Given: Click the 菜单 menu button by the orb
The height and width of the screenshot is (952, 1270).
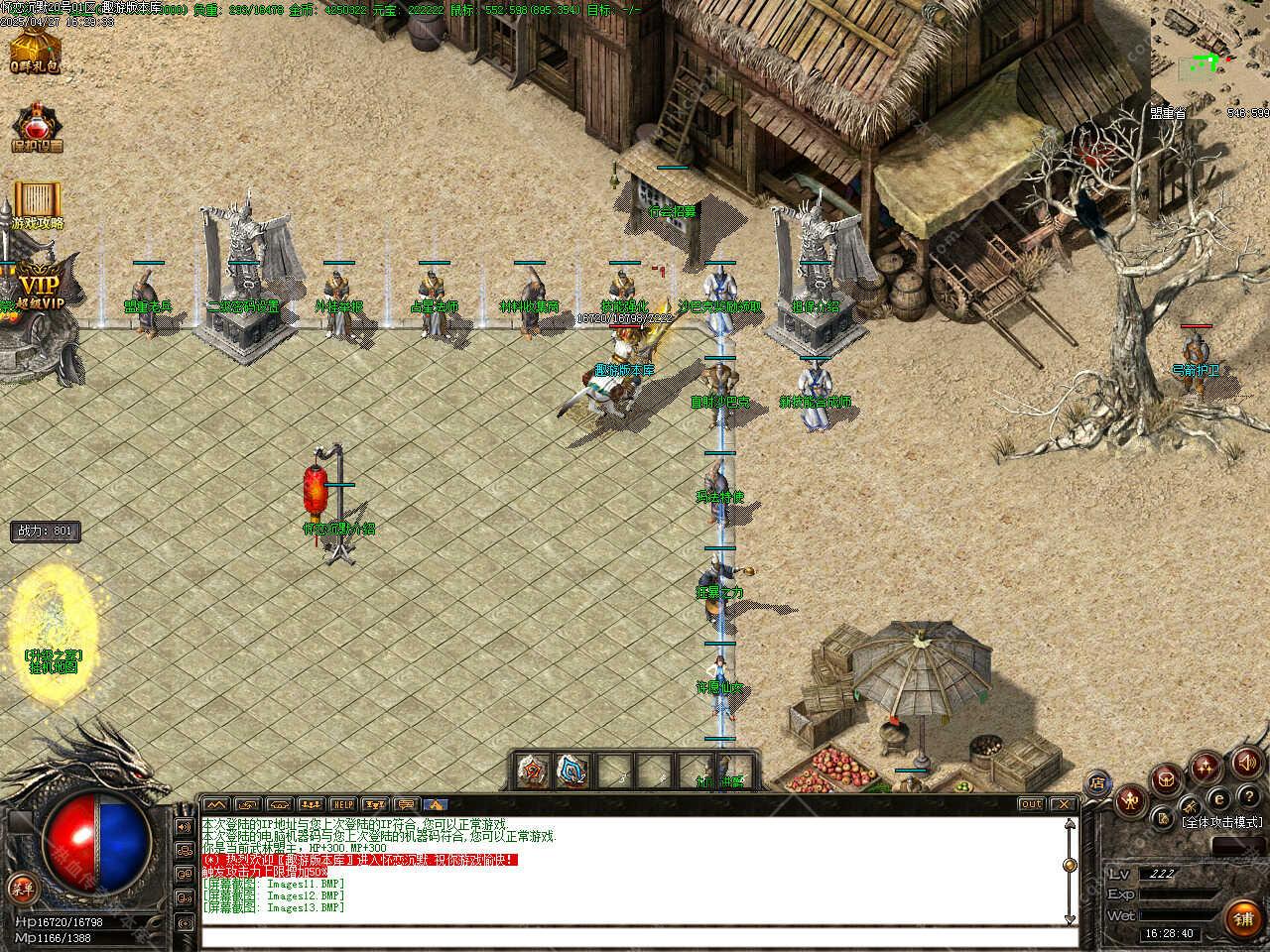Looking at the screenshot, I should (x=20, y=887).
